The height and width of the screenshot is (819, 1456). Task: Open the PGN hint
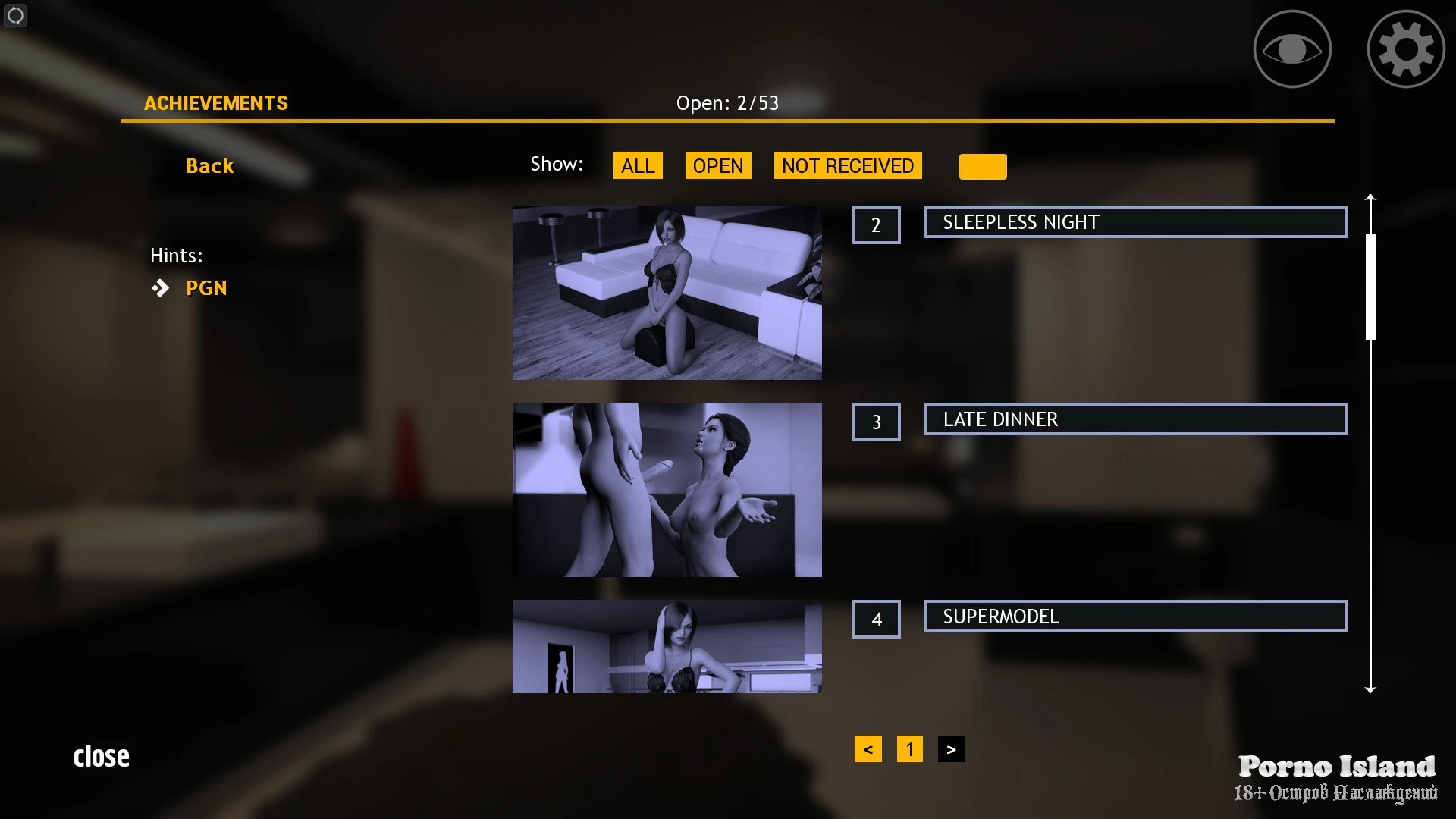click(206, 288)
